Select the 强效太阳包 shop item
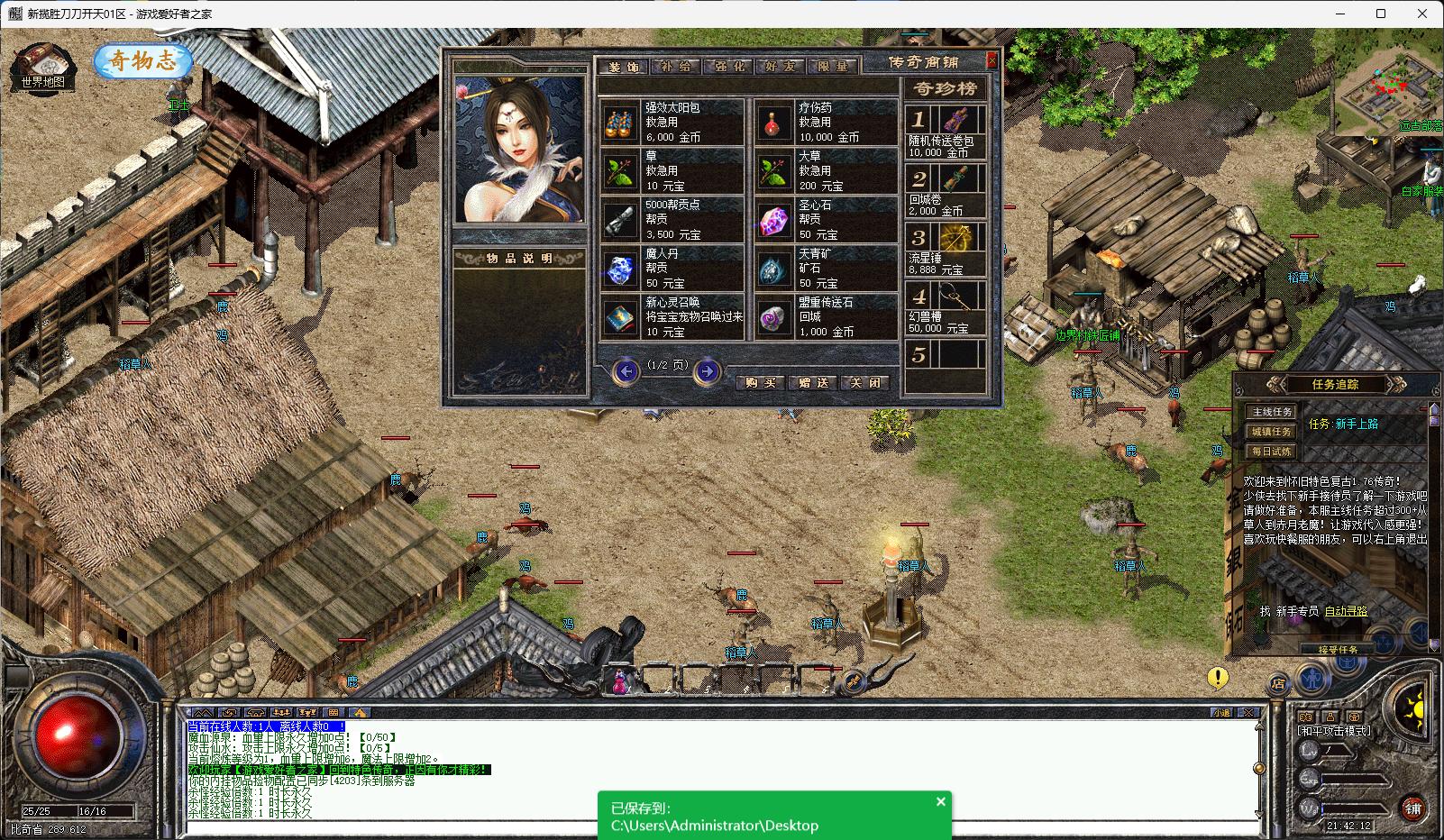The width and height of the screenshot is (1444, 840). point(672,122)
